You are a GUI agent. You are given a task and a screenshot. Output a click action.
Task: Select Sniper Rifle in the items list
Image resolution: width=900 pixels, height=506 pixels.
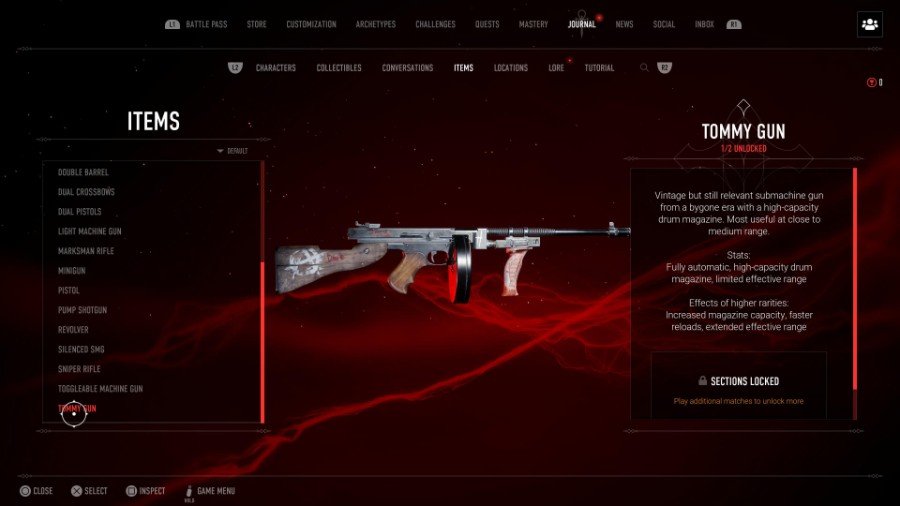pyautogui.click(x=79, y=369)
